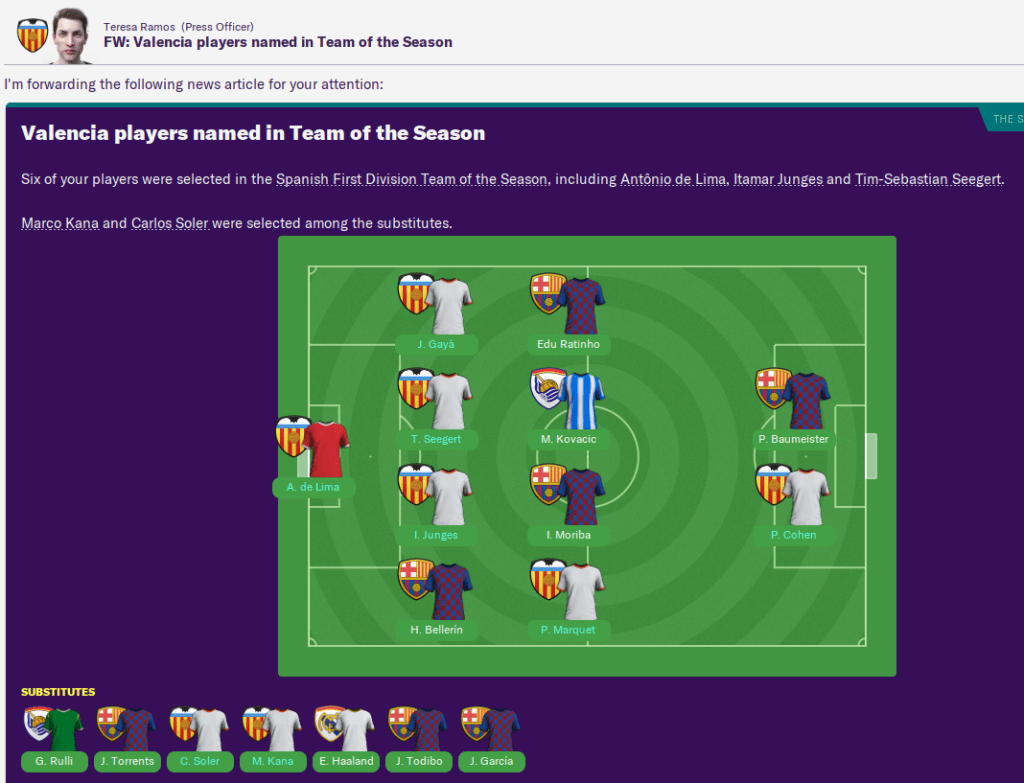Select P. Cohen in attack
The height and width of the screenshot is (783, 1024).
pos(794,535)
